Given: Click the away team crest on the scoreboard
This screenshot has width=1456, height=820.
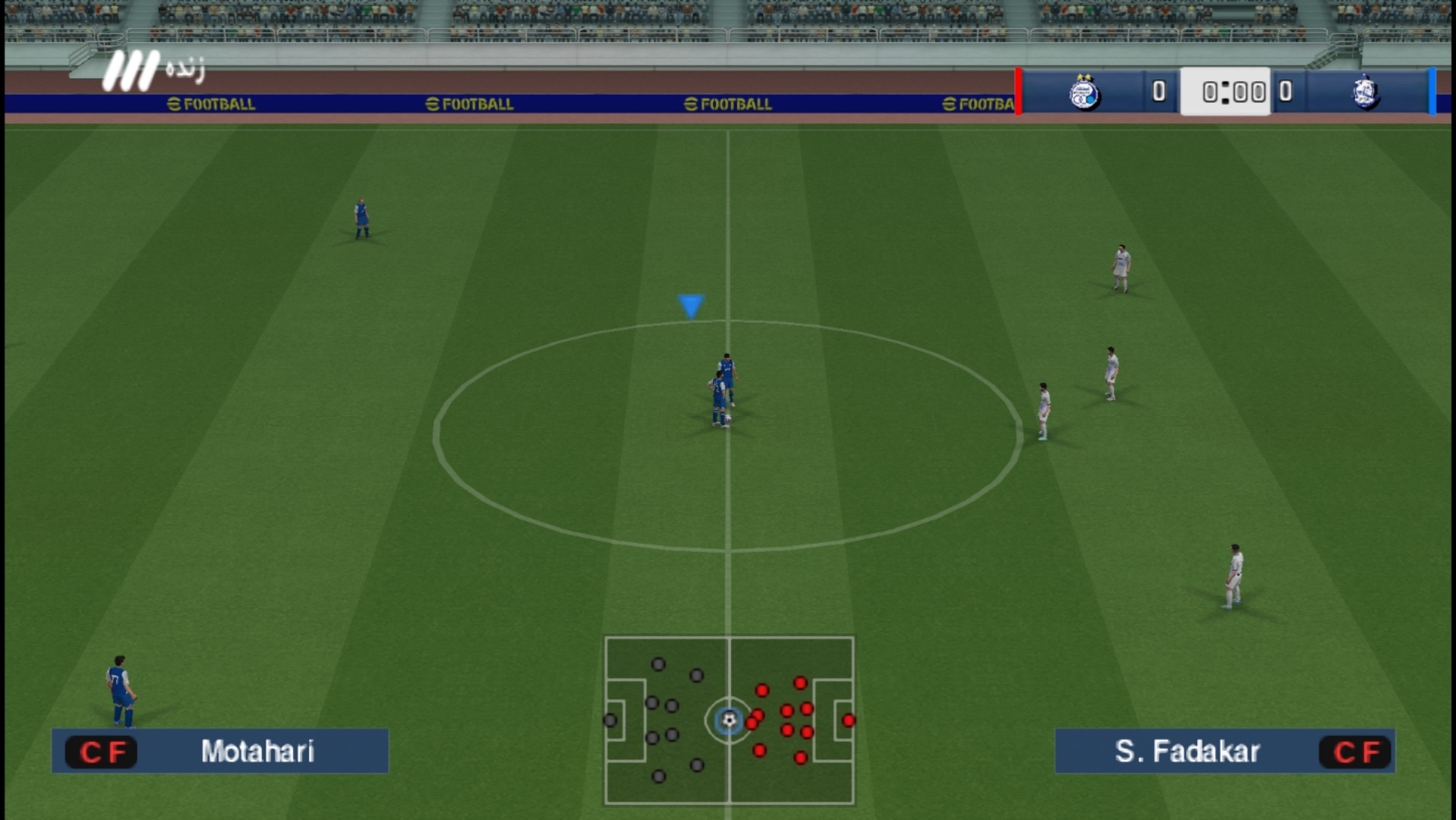Looking at the screenshot, I should point(1365,93).
